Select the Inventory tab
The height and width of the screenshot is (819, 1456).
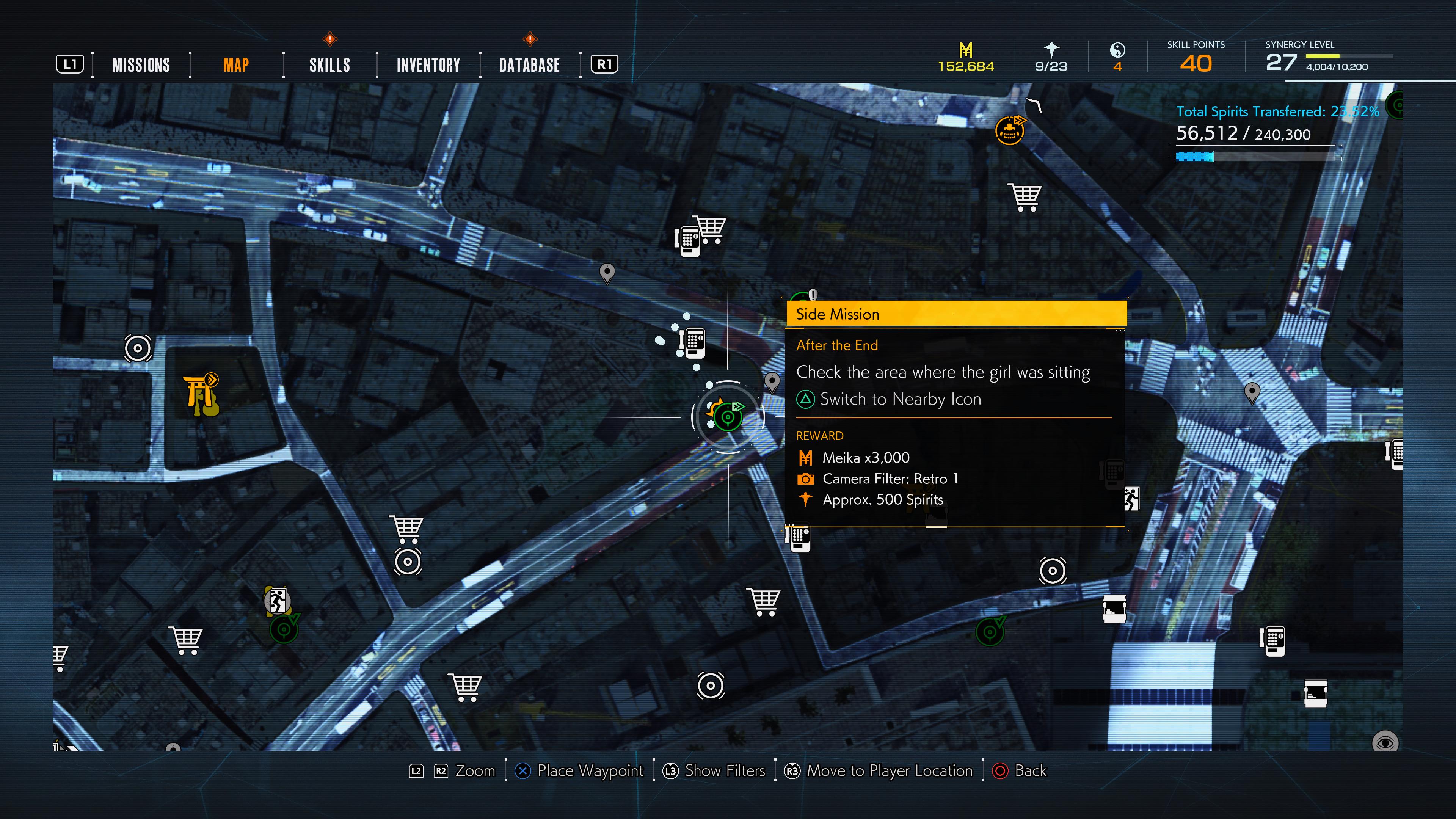tap(428, 65)
